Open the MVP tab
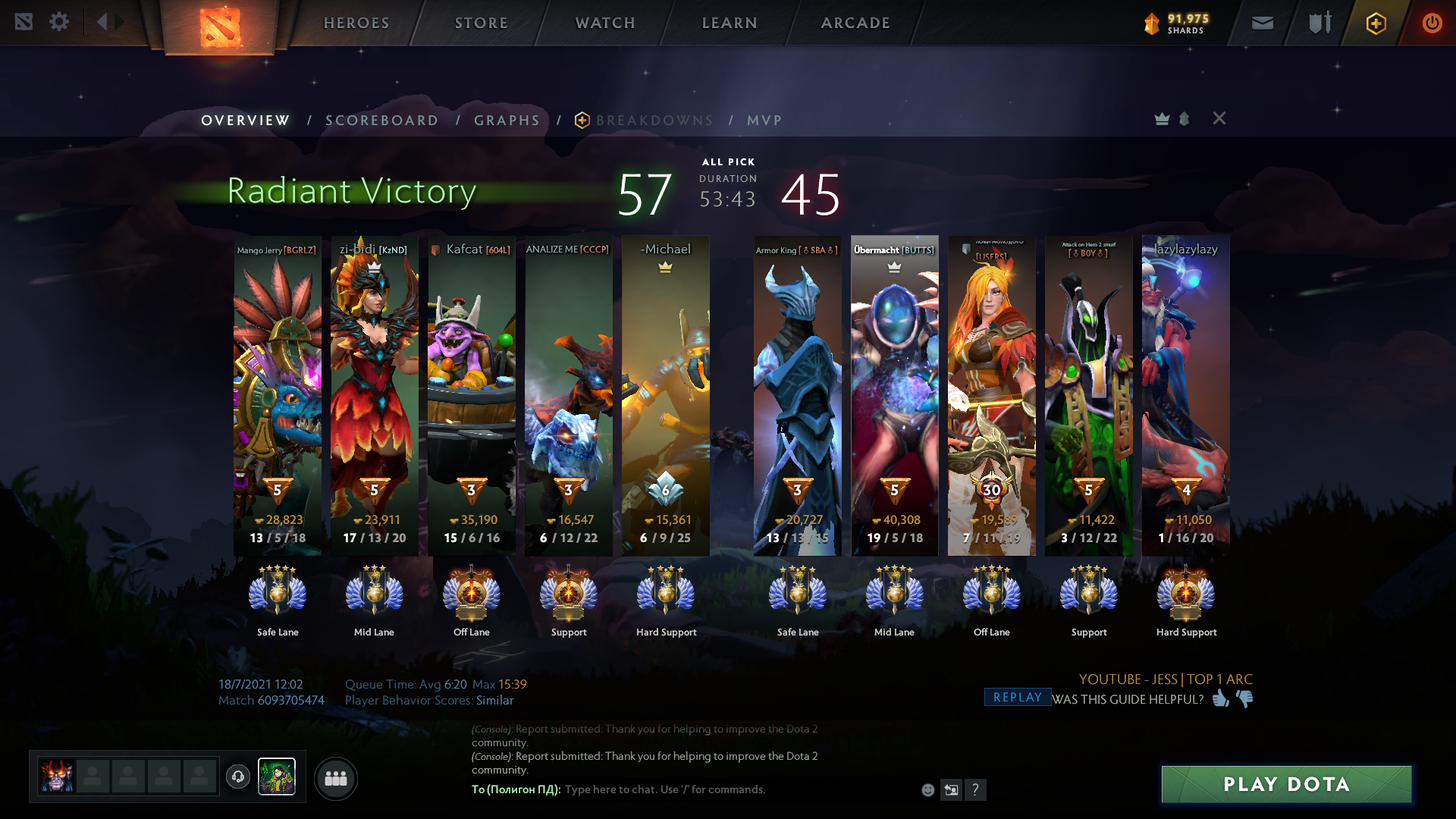This screenshot has width=1456, height=819. click(x=764, y=121)
